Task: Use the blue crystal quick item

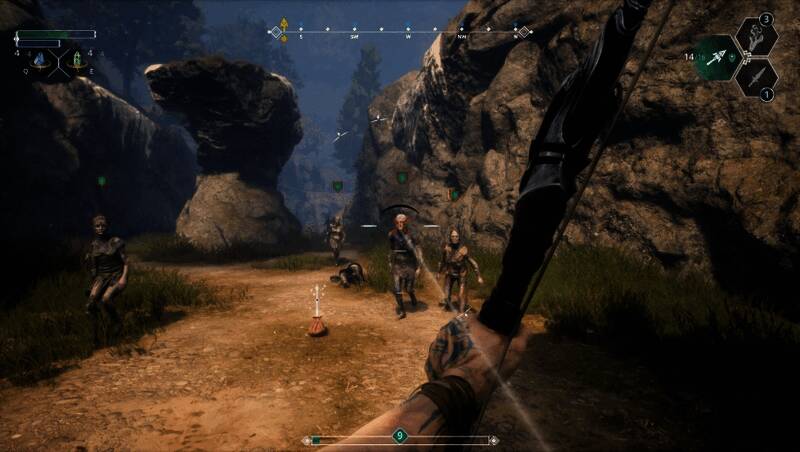Action: tap(40, 59)
